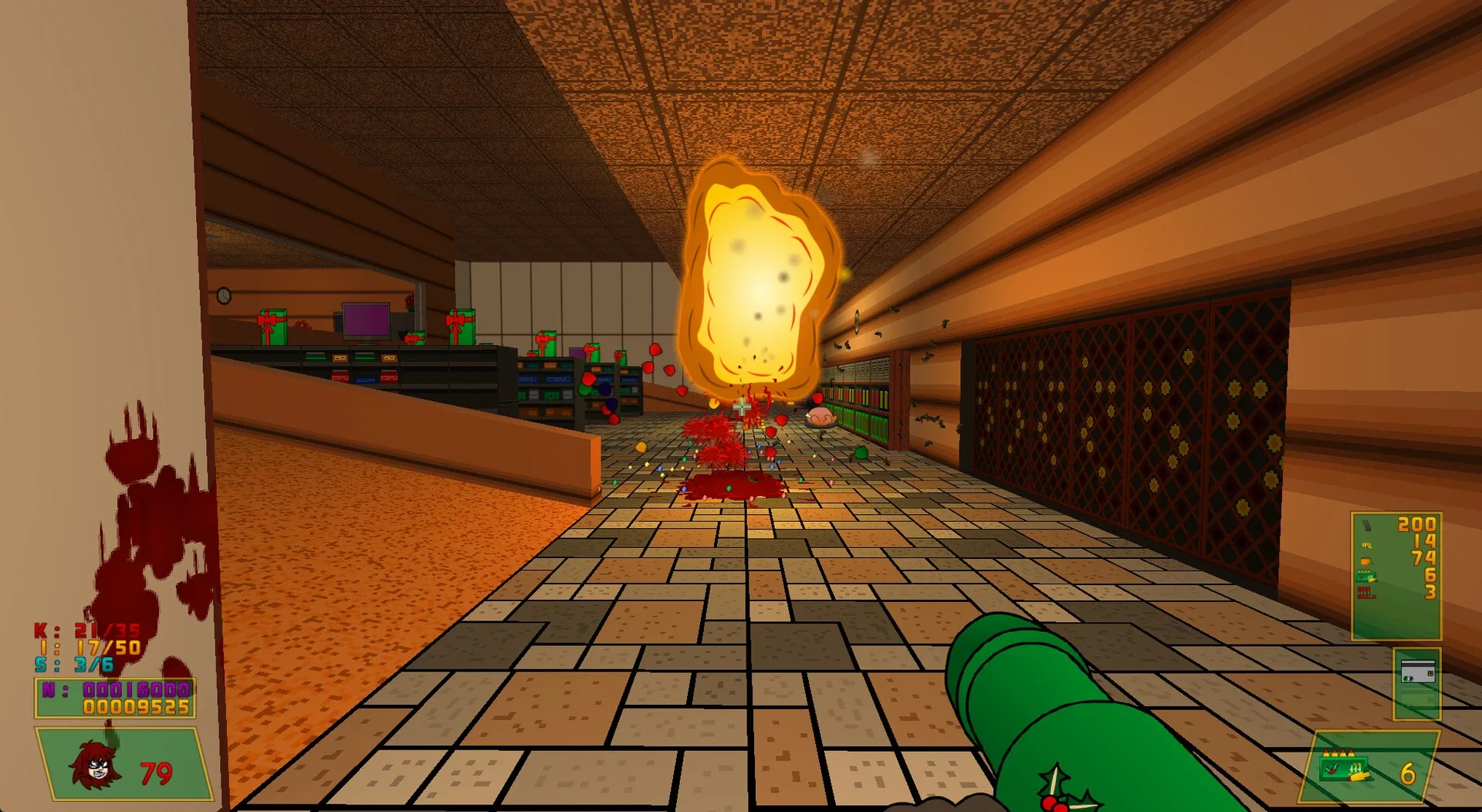Click the ammo total 200 in the stats panel
The width and height of the screenshot is (1482, 812).
coord(1416,524)
